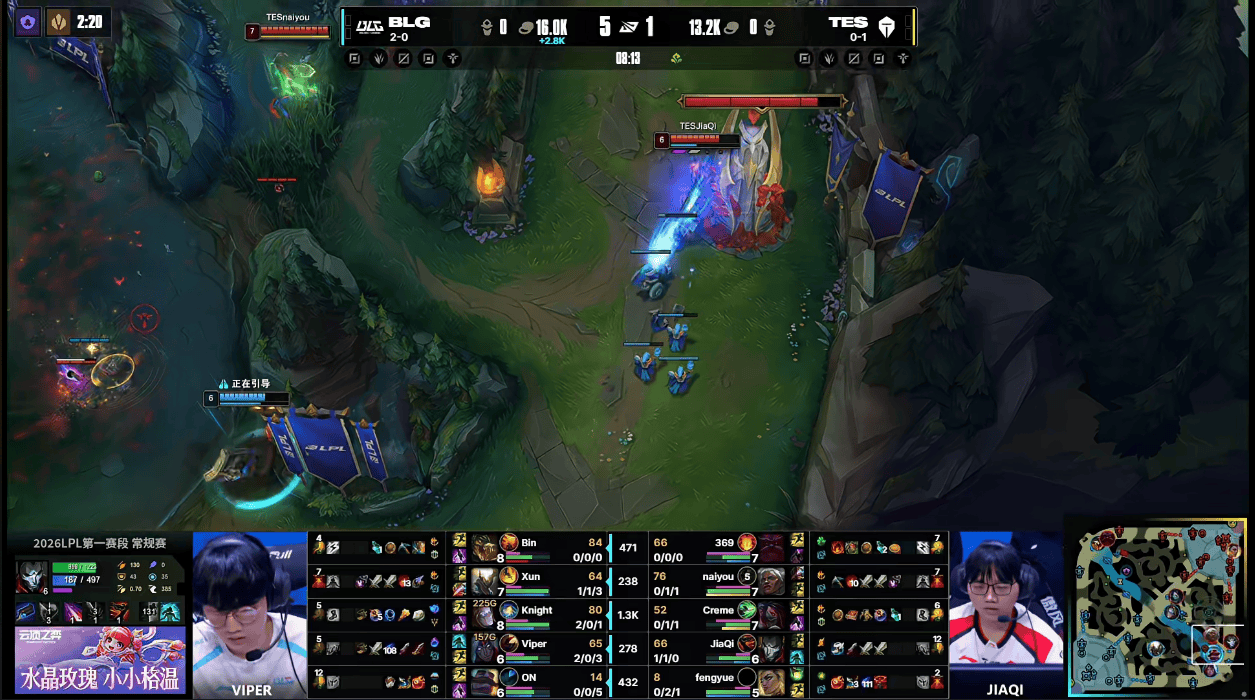
Task: Click fengyue's champion portrait
Action: [770, 681]
